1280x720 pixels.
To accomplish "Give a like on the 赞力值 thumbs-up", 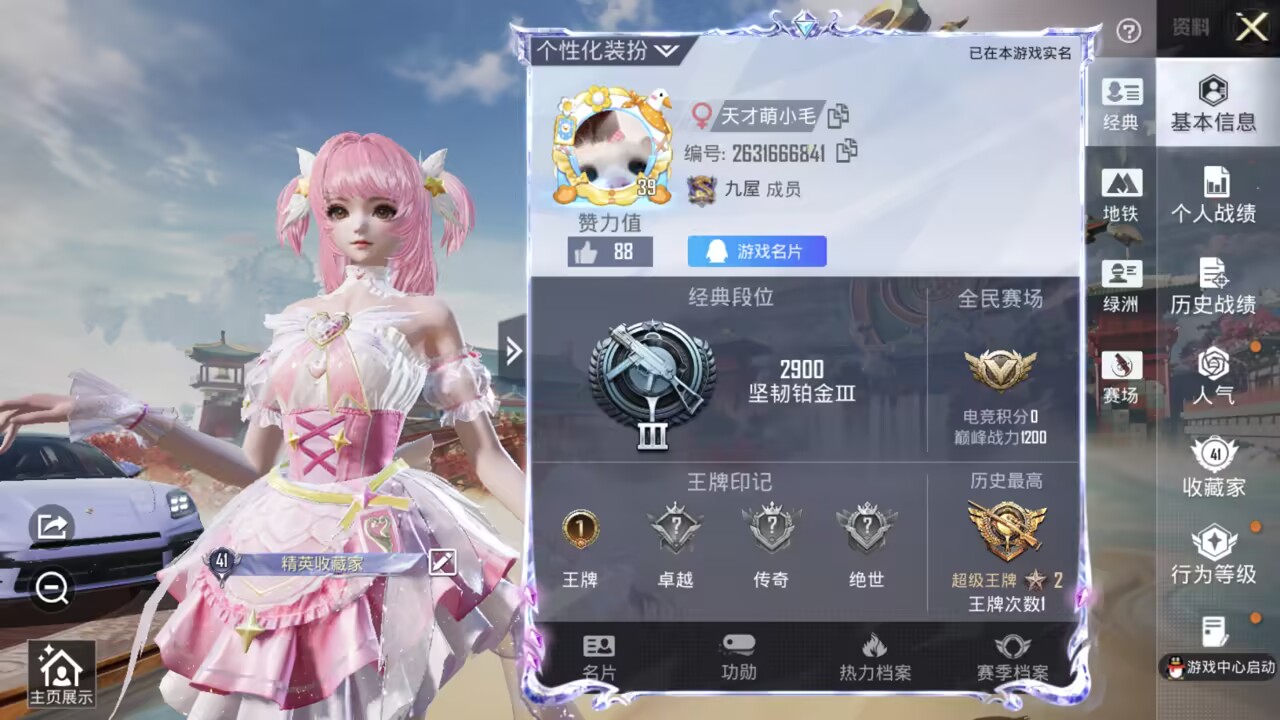I will tap(589, 253).
